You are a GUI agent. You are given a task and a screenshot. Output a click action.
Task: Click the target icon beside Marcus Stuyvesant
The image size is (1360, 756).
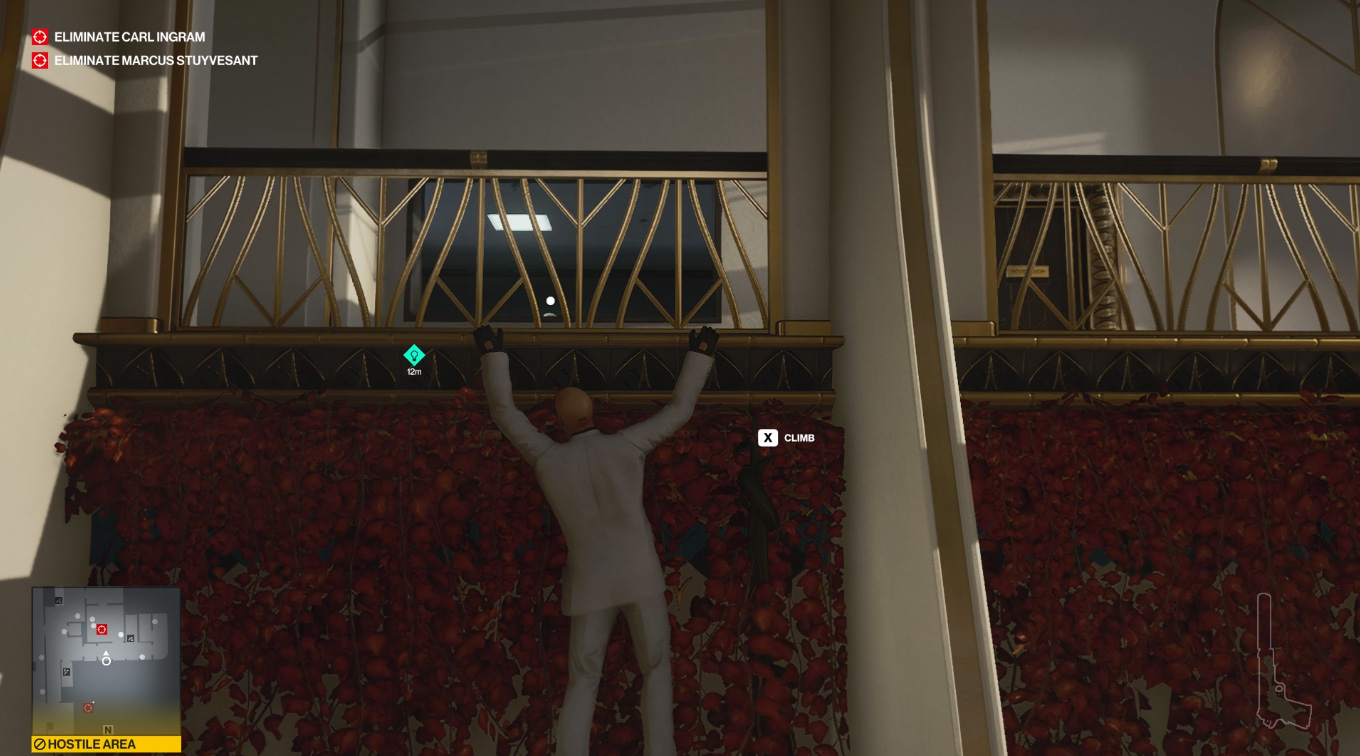[x=39, y=60]
